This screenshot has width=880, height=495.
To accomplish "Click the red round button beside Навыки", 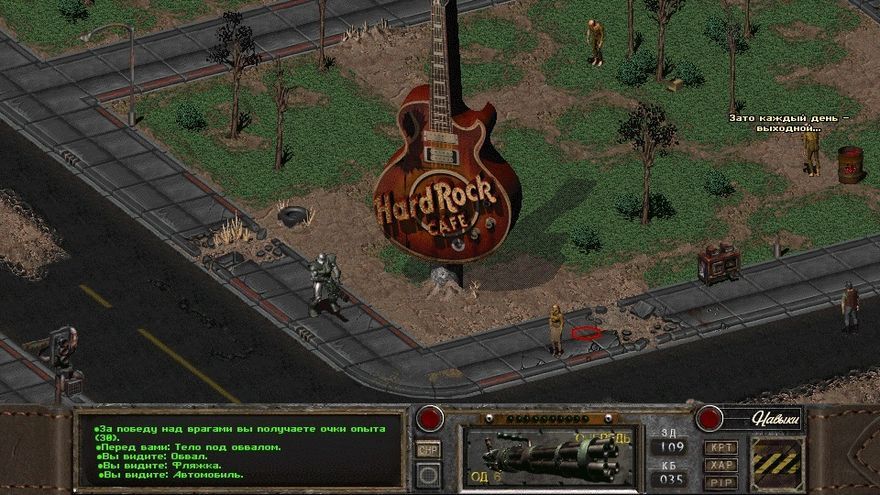I will click(709, 418).
